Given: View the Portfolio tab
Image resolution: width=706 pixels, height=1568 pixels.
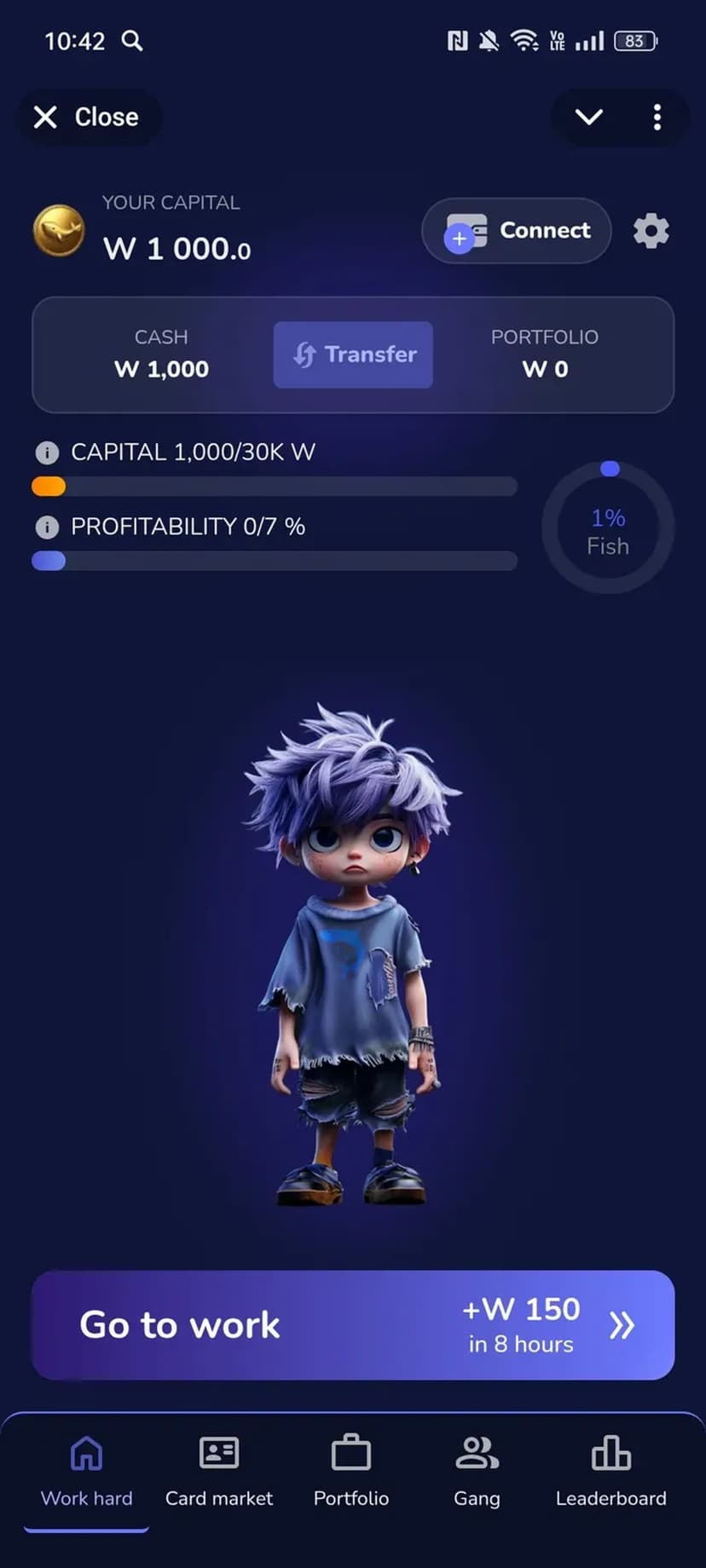Looking at the screenshot, I should [x=351, y=1471].
